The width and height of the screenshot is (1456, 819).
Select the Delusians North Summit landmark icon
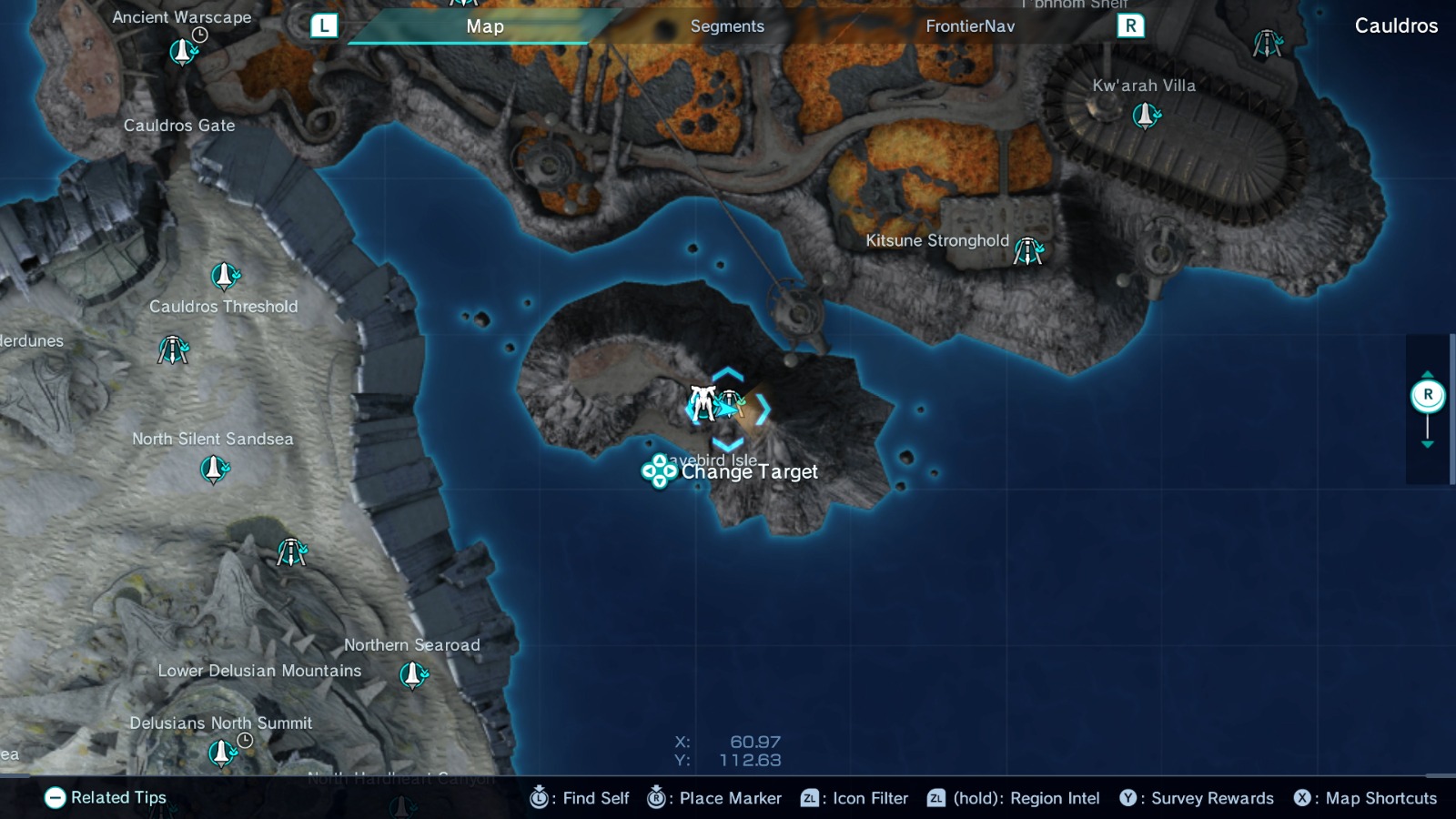pyautogui.click(x=221, y=753)
